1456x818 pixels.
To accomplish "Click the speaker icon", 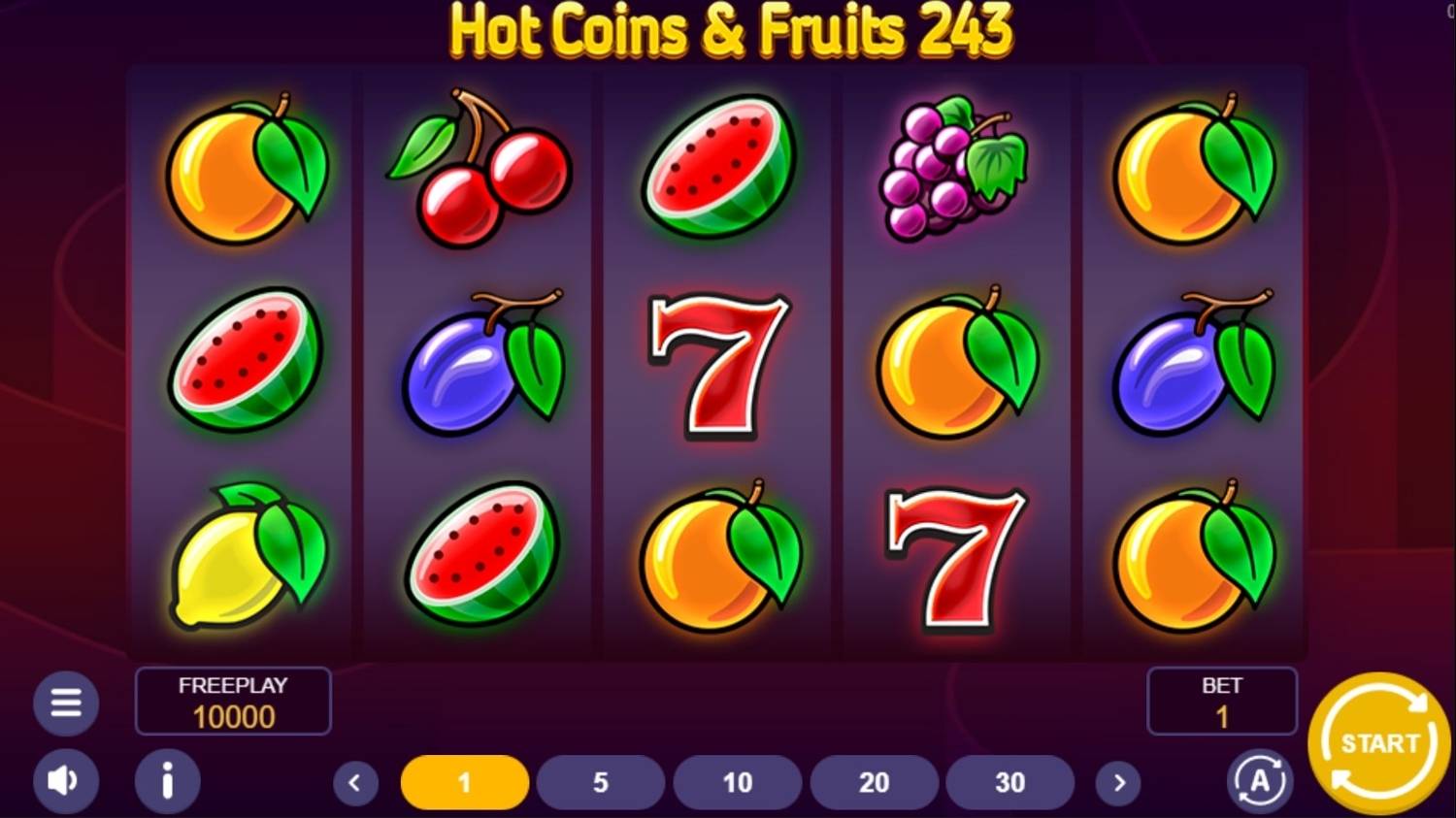I will click(65, 780).
